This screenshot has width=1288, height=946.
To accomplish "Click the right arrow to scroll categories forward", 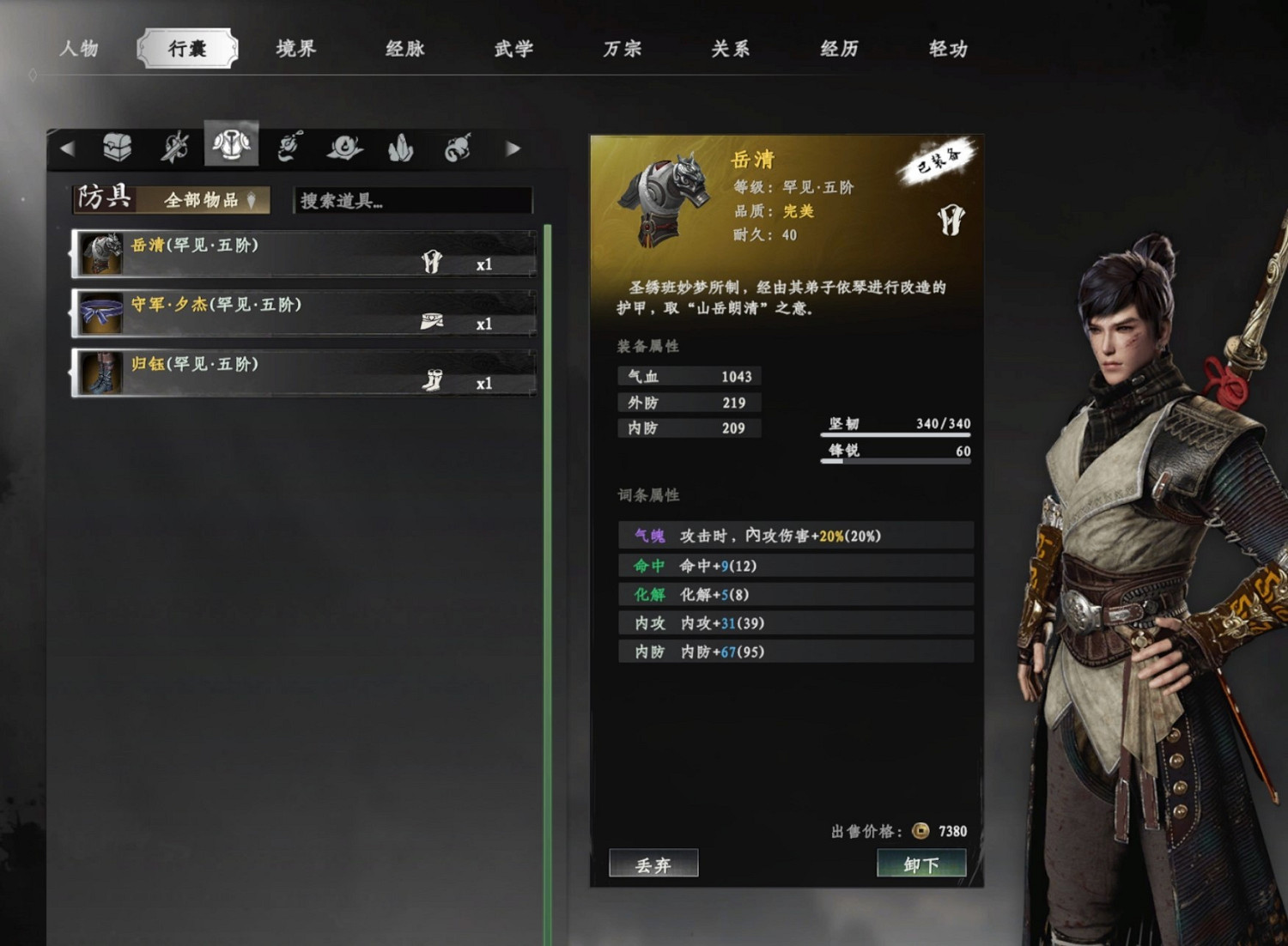I will pyautogui.click(x=513, y=147).
